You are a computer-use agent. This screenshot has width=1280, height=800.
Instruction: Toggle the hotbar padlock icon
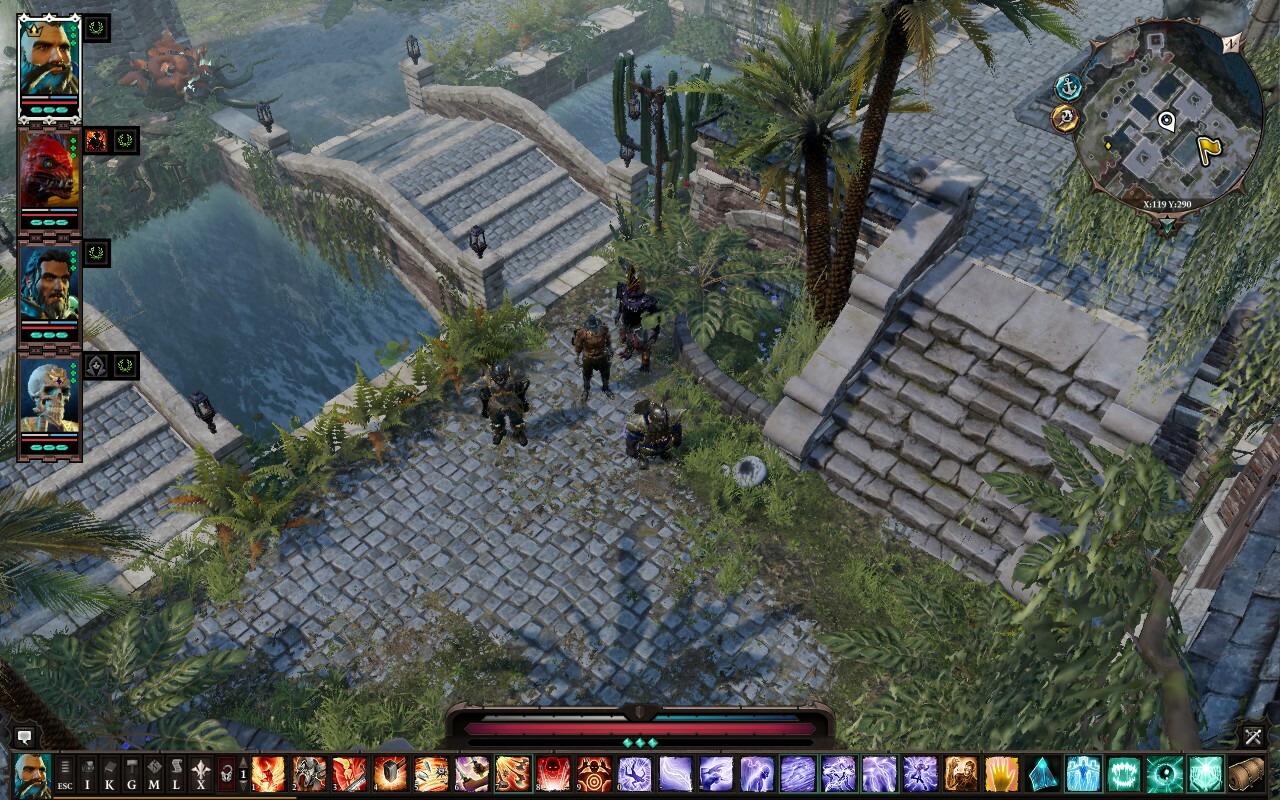point(226,775)
